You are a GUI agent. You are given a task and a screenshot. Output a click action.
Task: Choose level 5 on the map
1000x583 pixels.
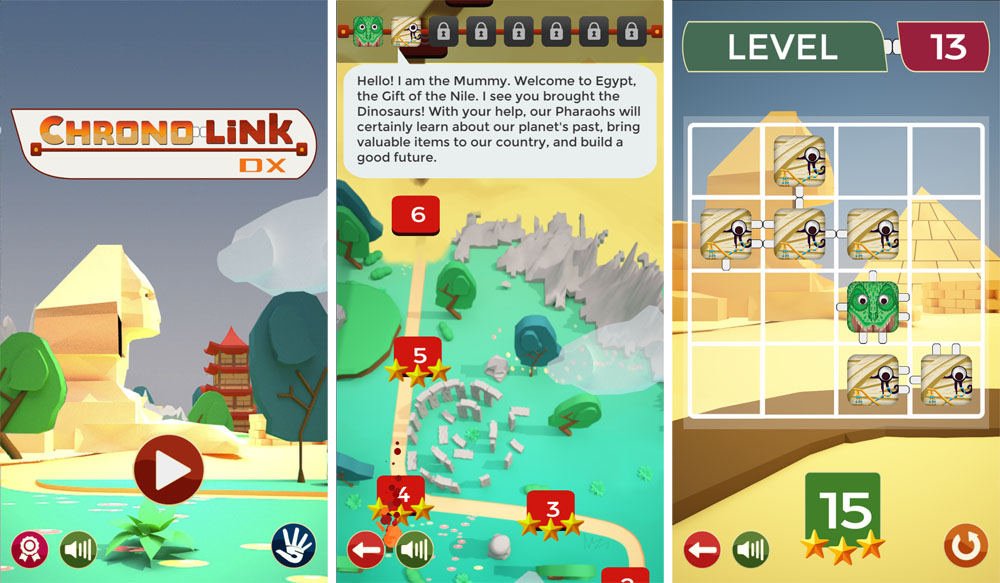(419, 353)
